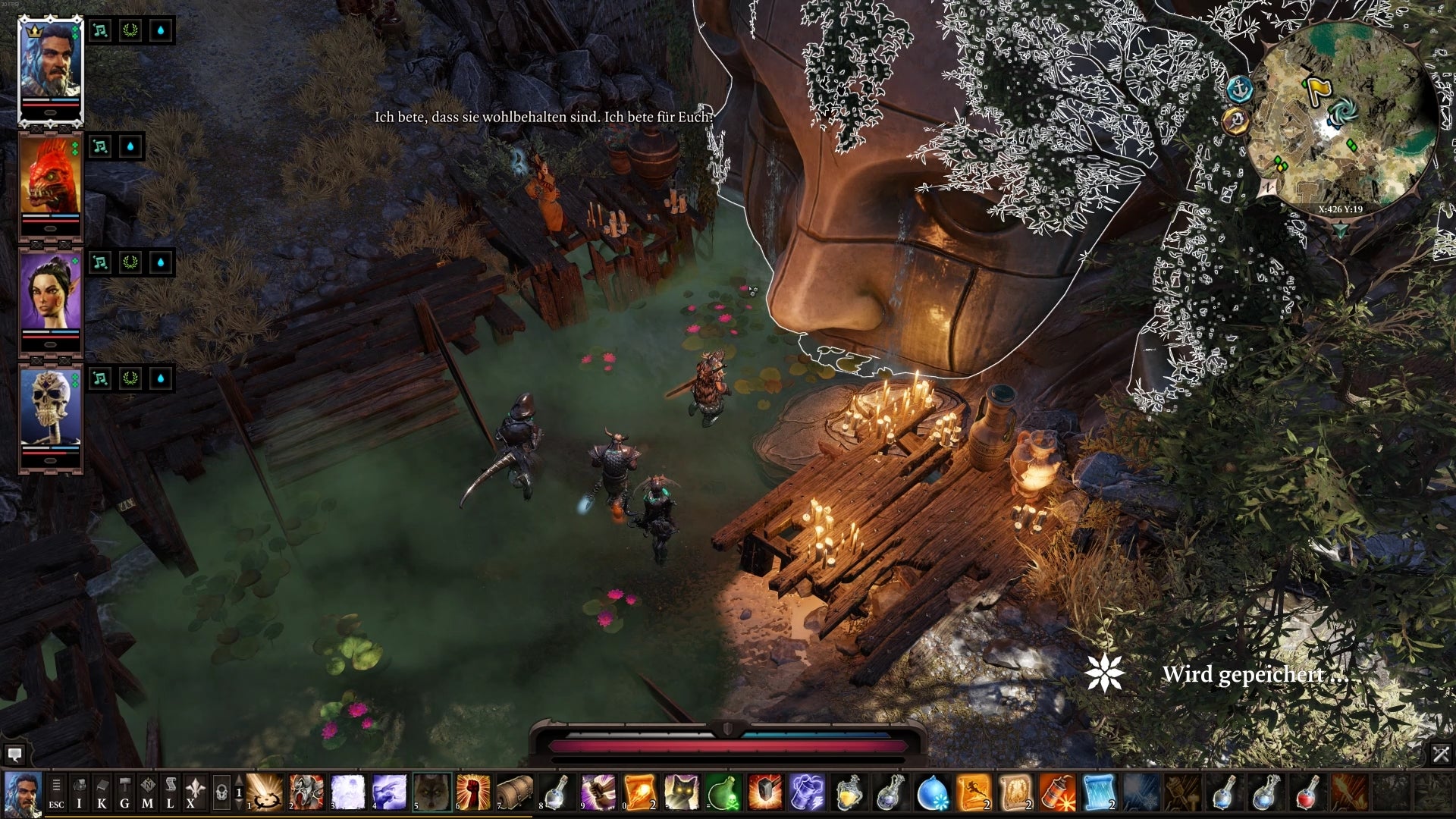Click the hotbar page up arrow
This screenshot has width=1456, height=819.
[239, 778]
